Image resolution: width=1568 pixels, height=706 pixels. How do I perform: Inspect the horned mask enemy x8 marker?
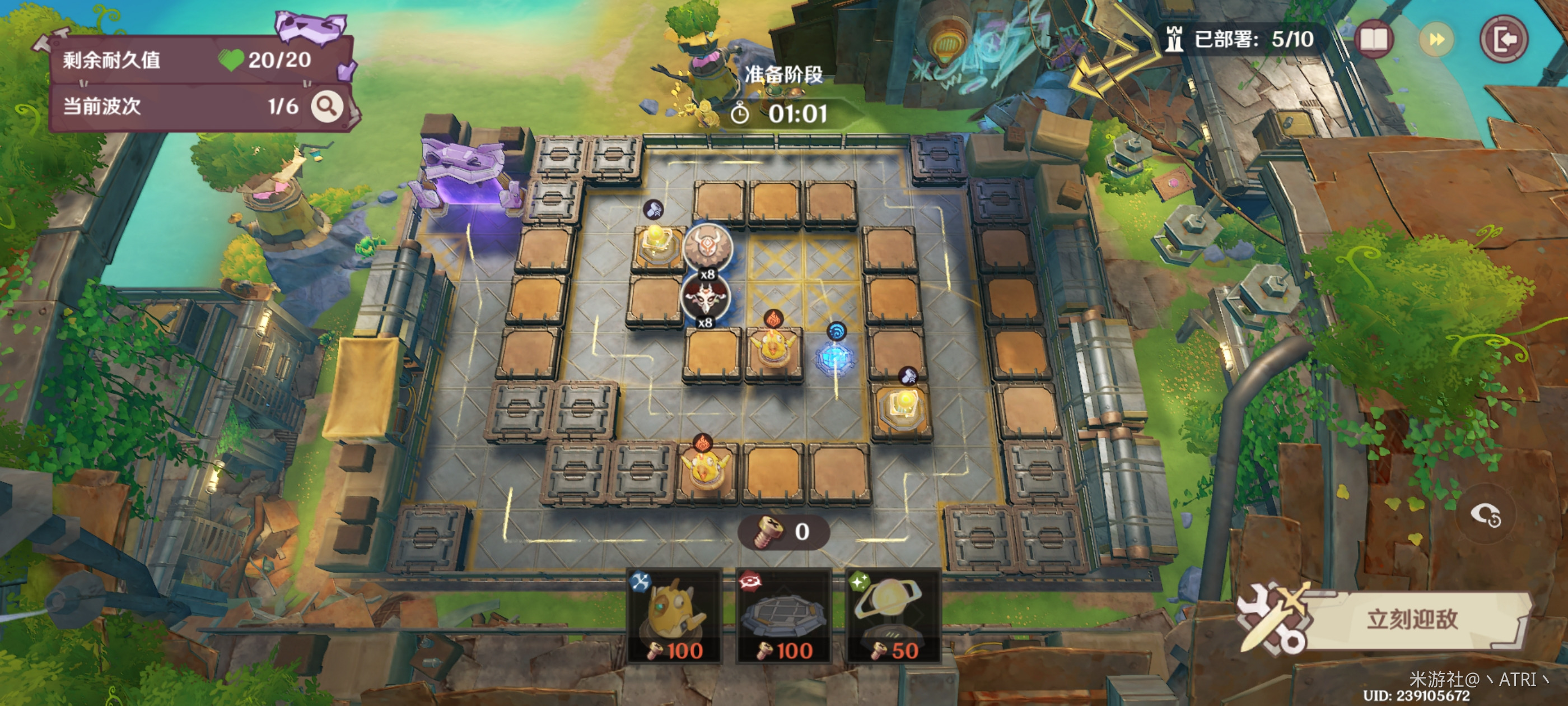point(707,247)
